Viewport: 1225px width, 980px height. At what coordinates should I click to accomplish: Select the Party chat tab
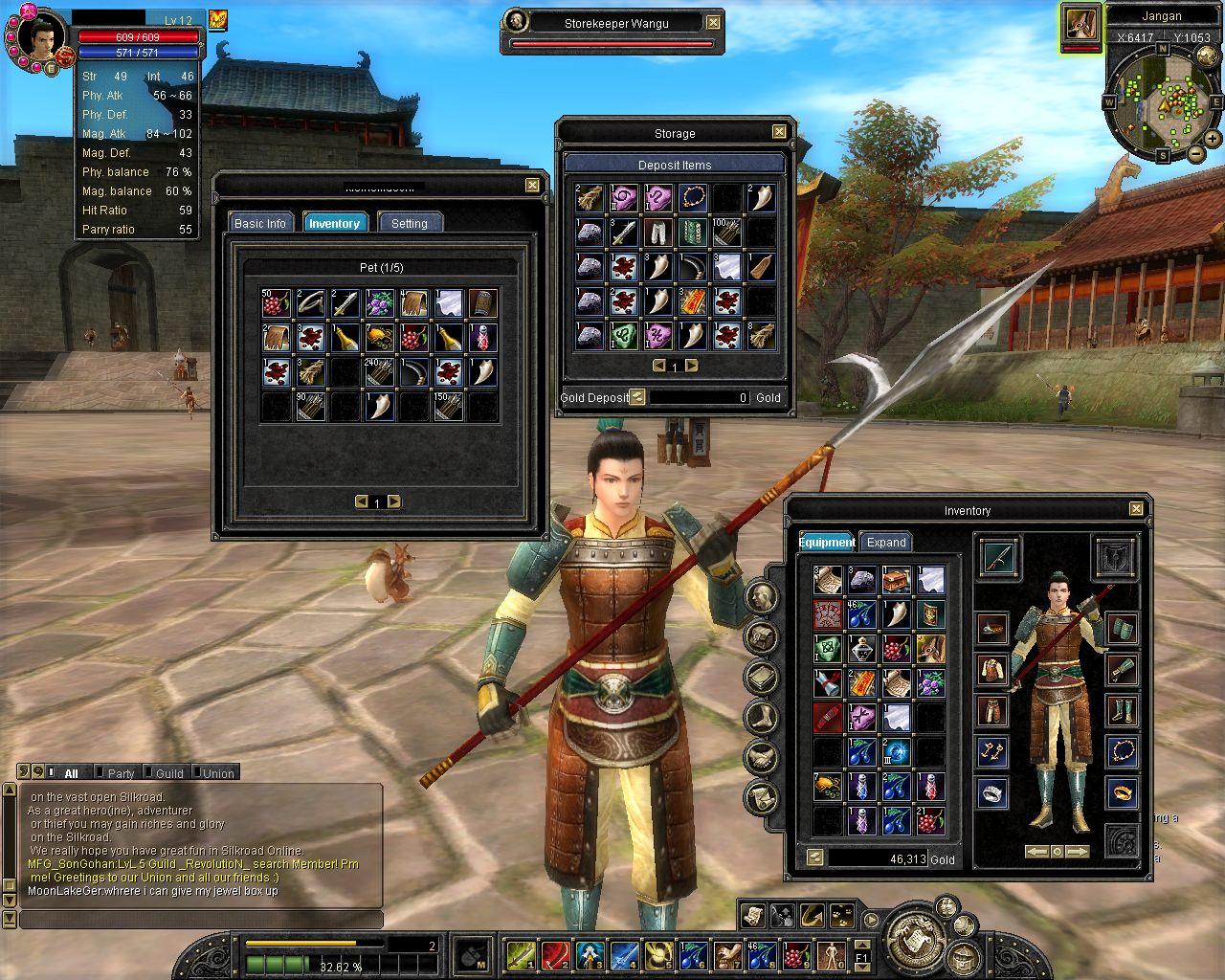click(x=121, y=773)
